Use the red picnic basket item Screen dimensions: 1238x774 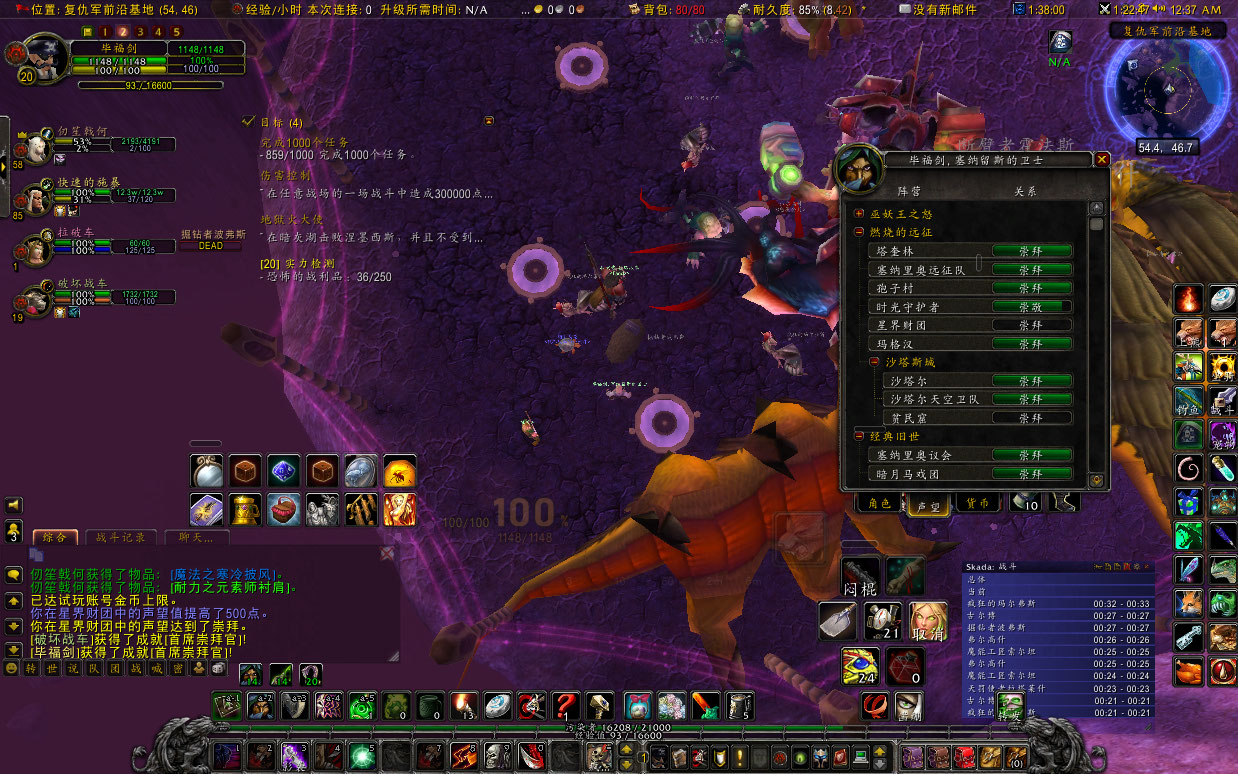tap(283, 509)
